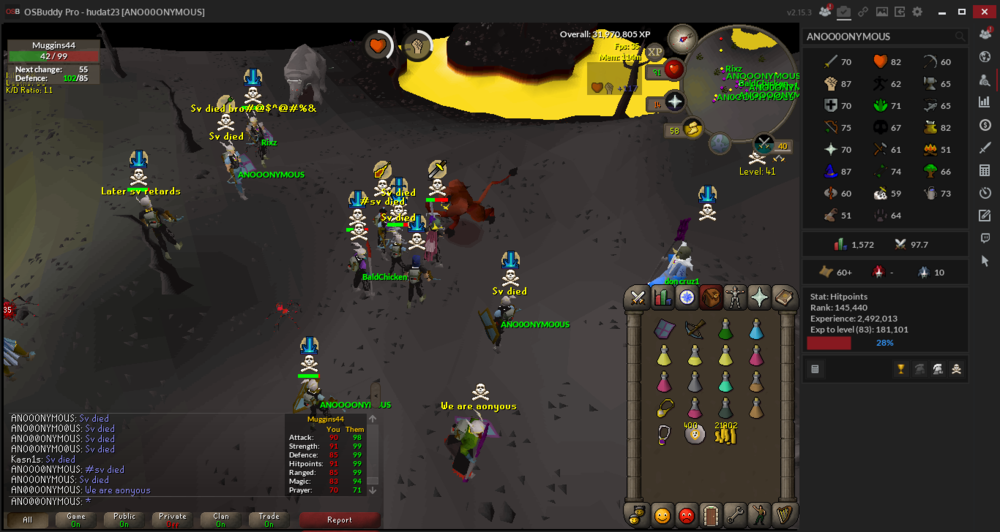Select the Clan chat filter tab
Image resolution: width=1000 pixels, height=532 pixels.
point(218,519)
